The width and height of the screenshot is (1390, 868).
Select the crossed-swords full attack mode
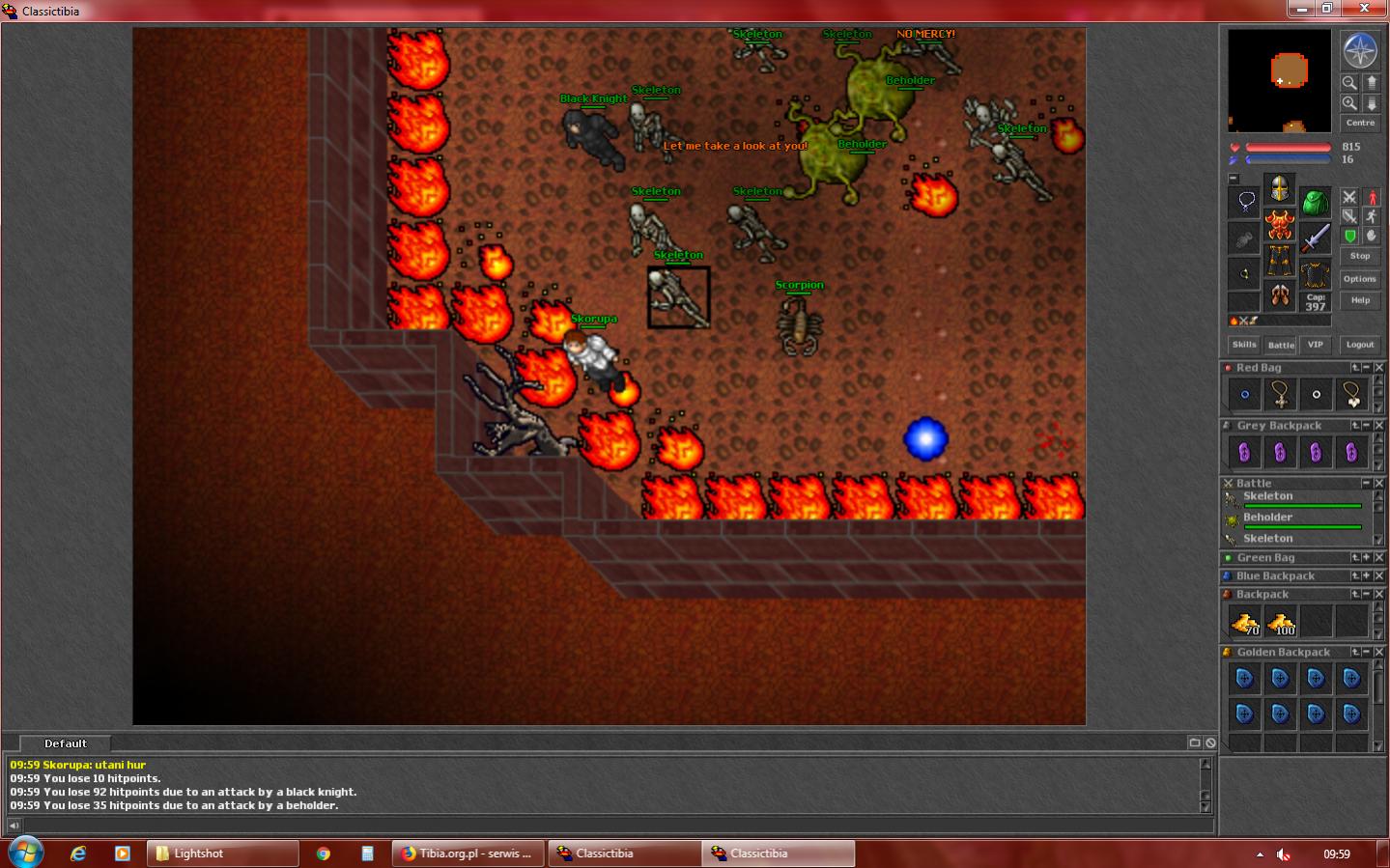click(1349, 197)
